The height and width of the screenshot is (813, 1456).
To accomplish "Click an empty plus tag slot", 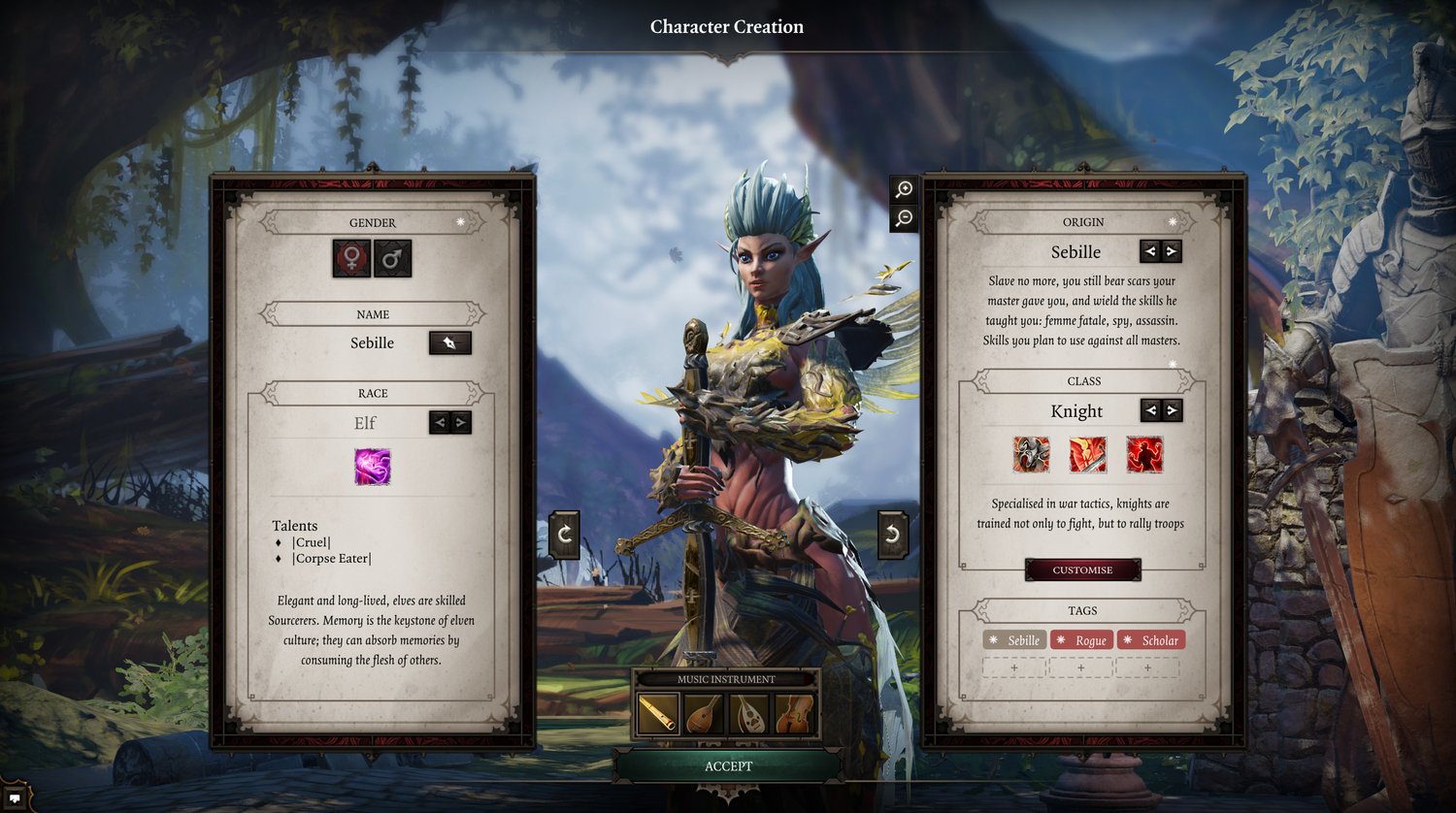I will pos(1015,667).
